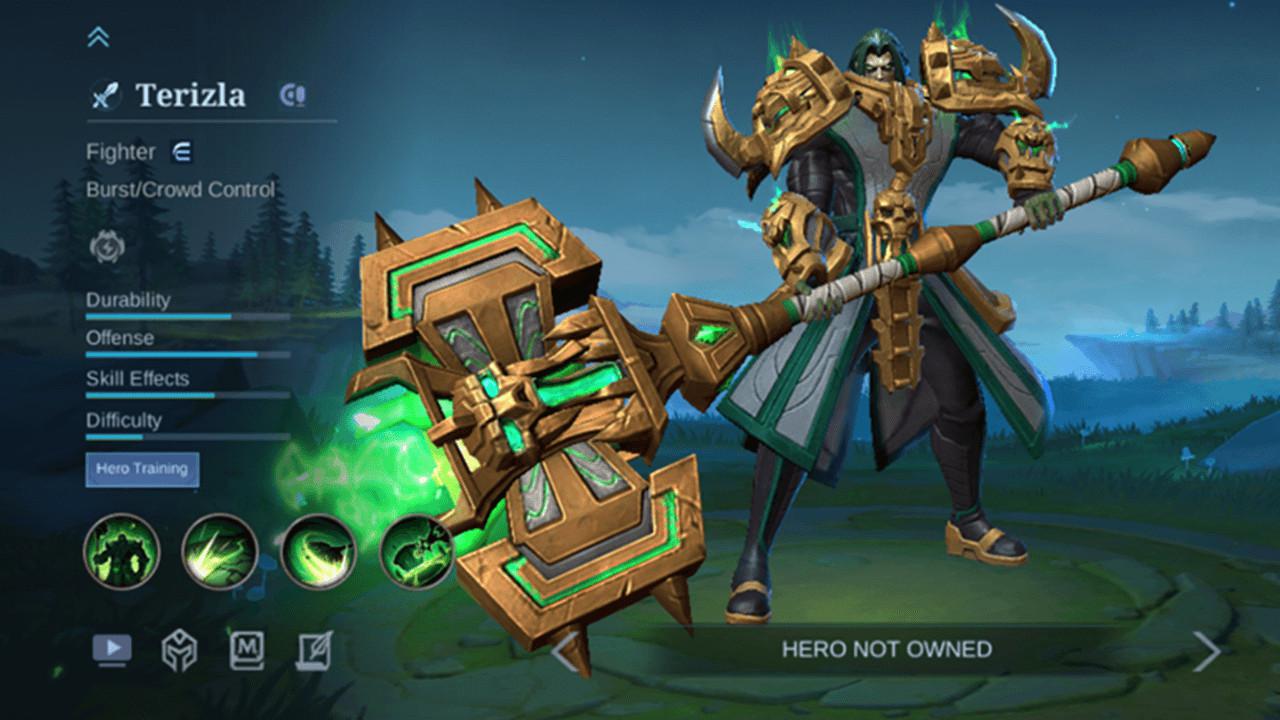Click the emblem badge icon above Durability
The image size is (1280, 720).
[107, 247]
